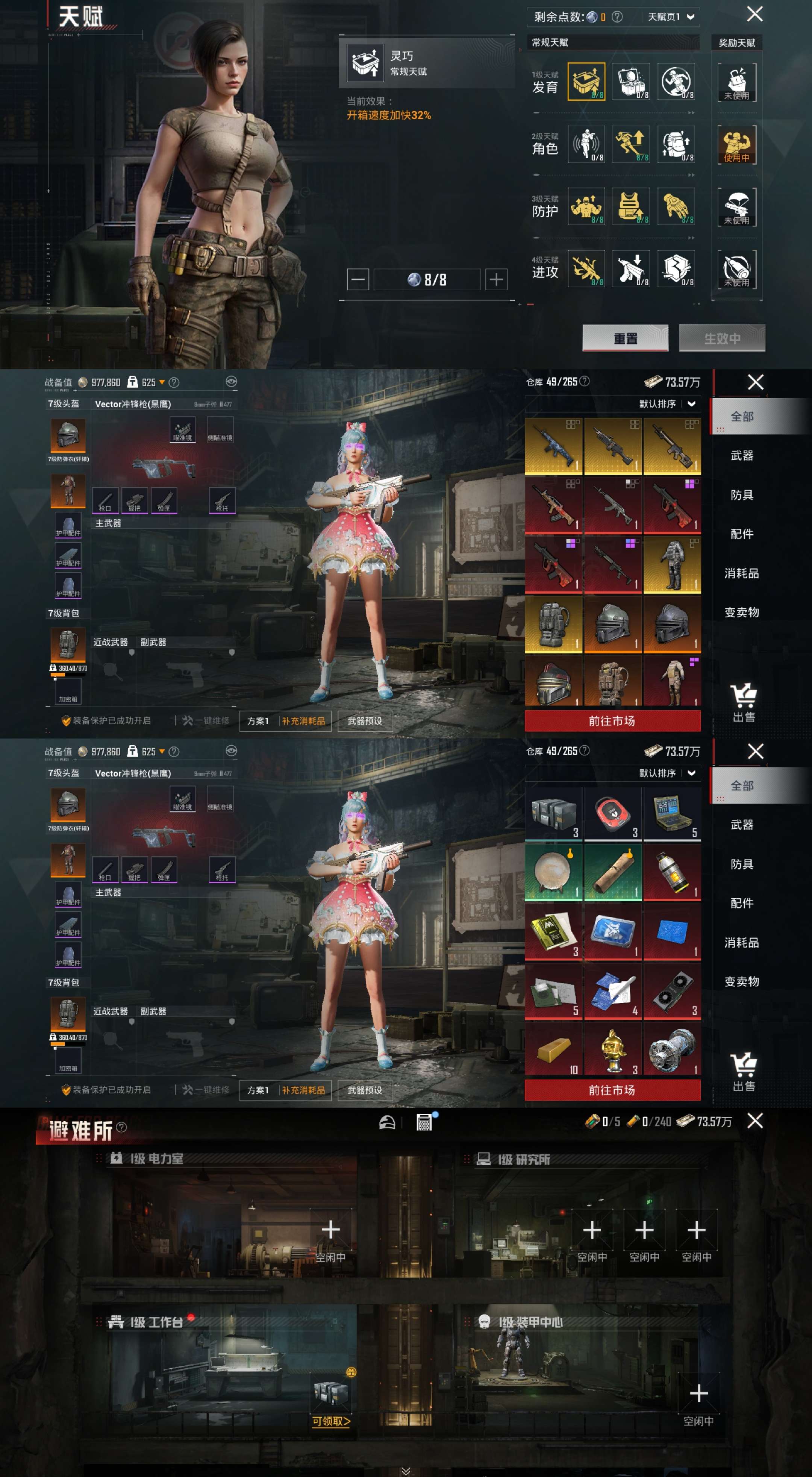
Task: Close the 避难所 shelter screen
Action: [755, 1121]
